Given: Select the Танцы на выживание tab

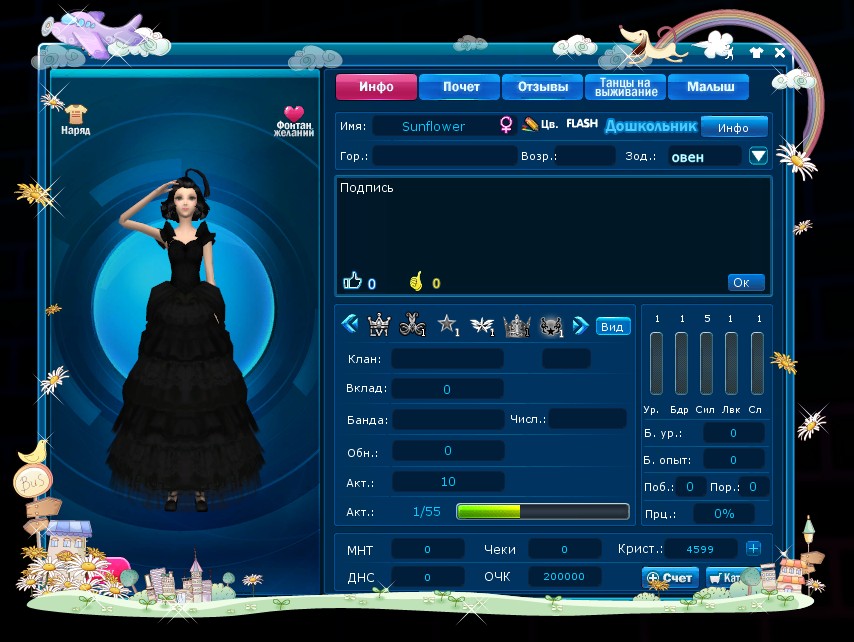Looking at the screenshot, I should [625, 87].
